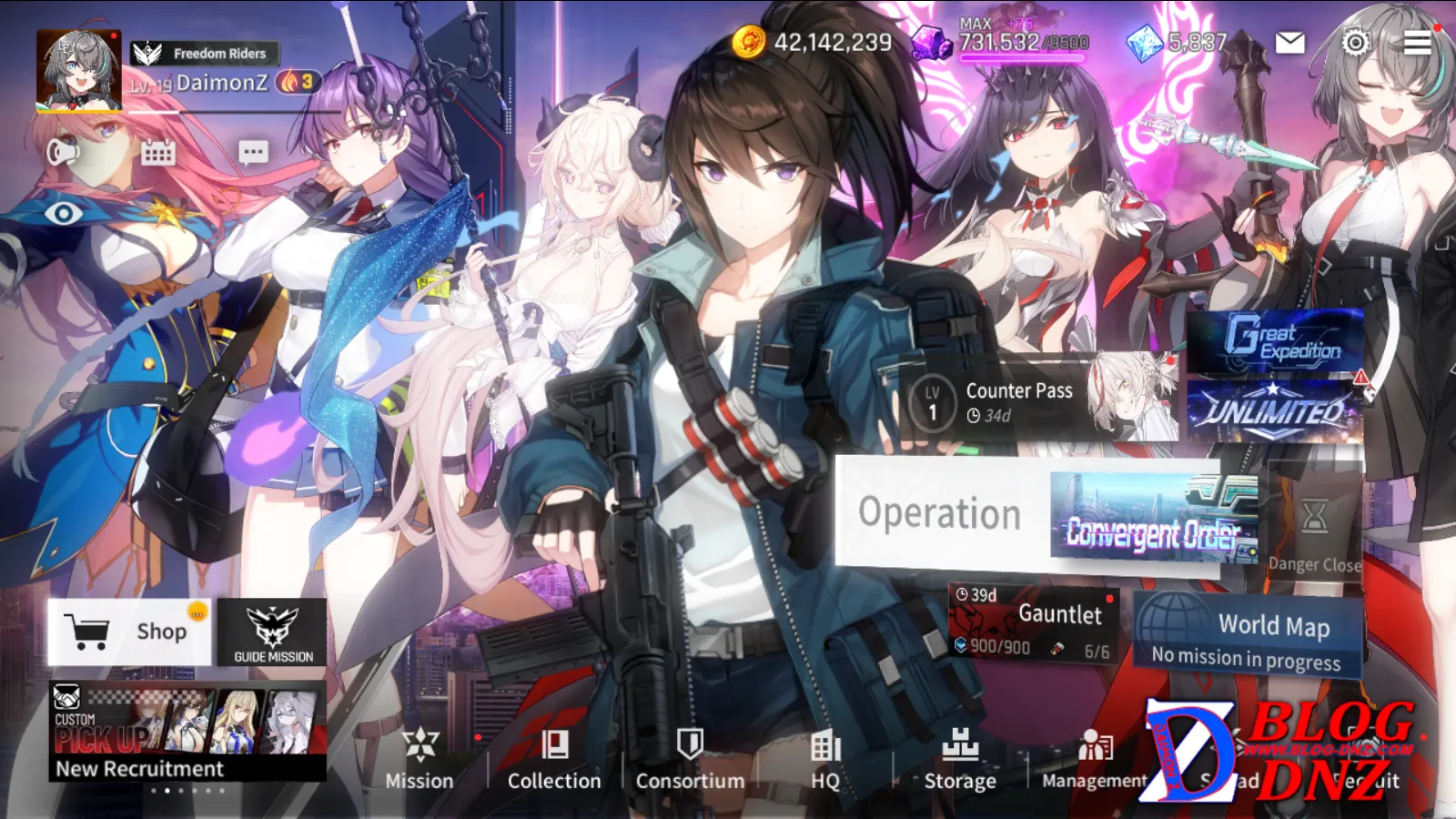Go to the Mission menu
Image resolution: width=1456 pixels, height=819 pixels.
click(x=420, y=758)
